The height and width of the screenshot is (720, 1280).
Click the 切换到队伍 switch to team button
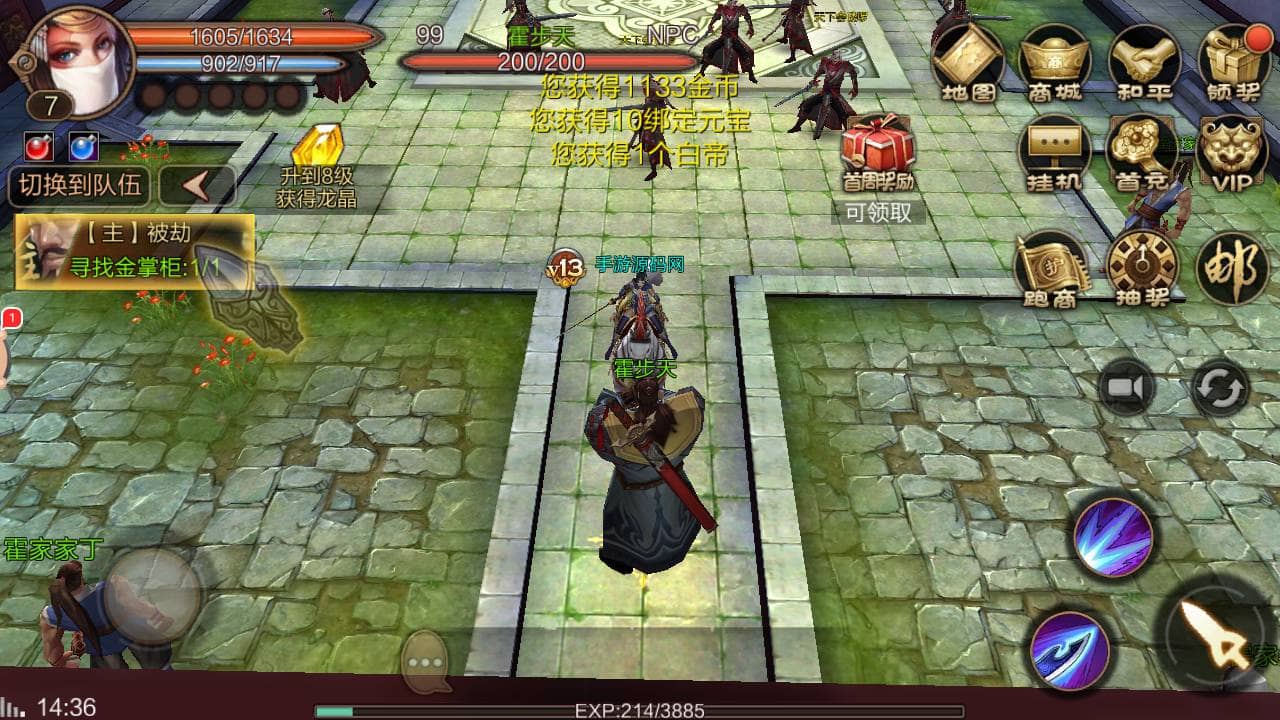tap(79, 186)
